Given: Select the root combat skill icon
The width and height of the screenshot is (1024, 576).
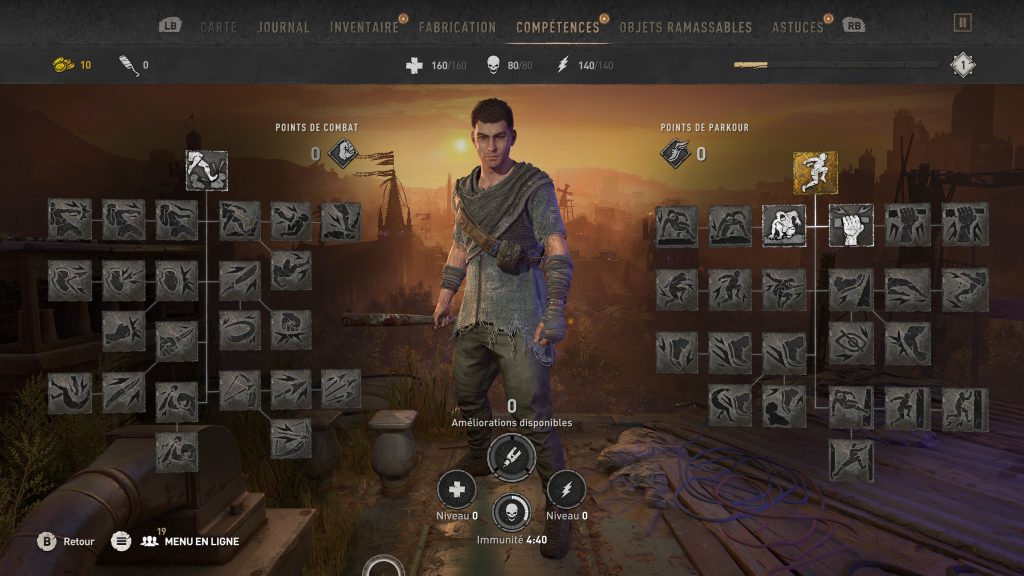Looking at the screenshot, I should pyautogui.click(x=207, y=171).
